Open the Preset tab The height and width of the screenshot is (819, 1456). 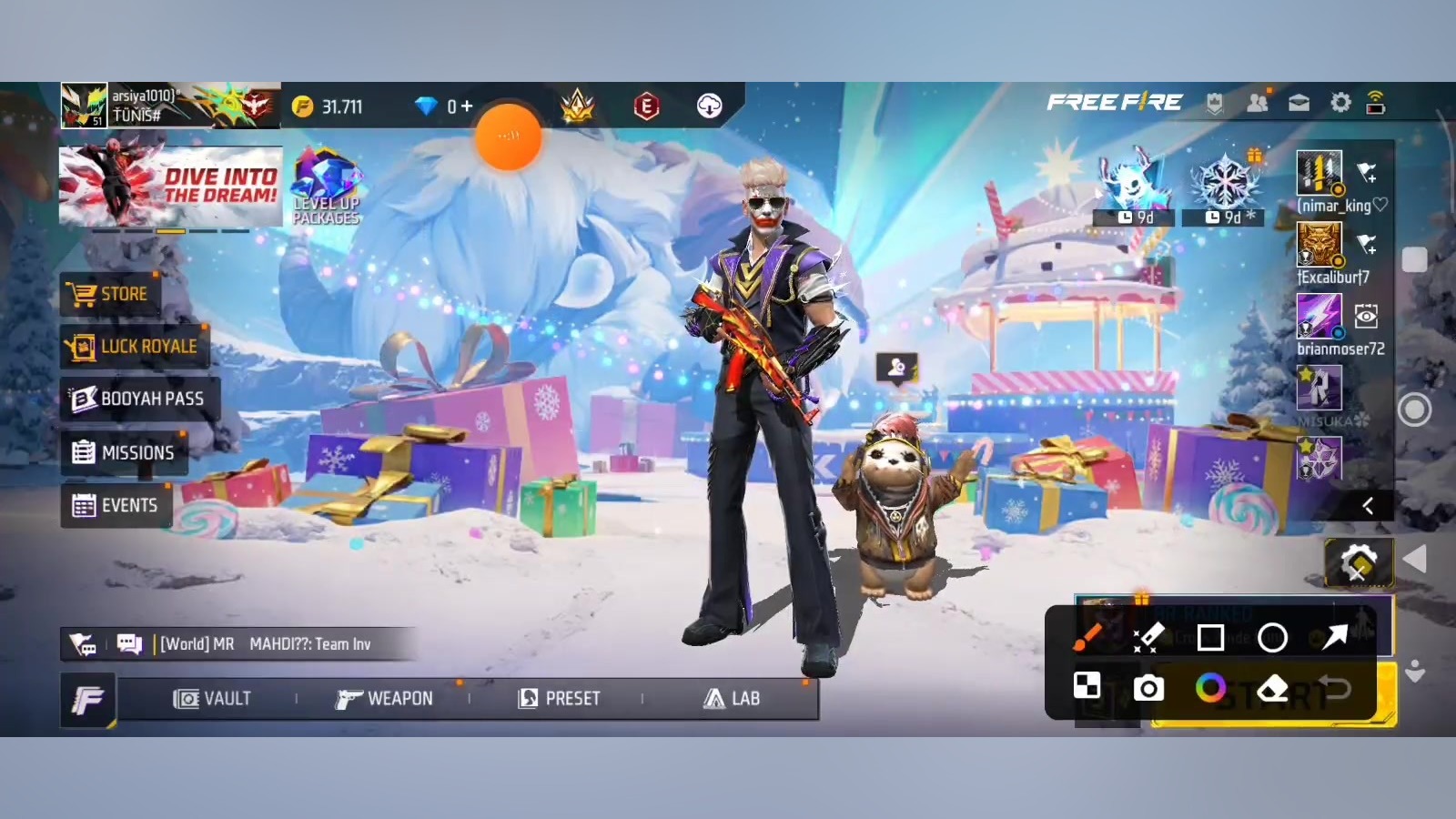tap(559, 699)
